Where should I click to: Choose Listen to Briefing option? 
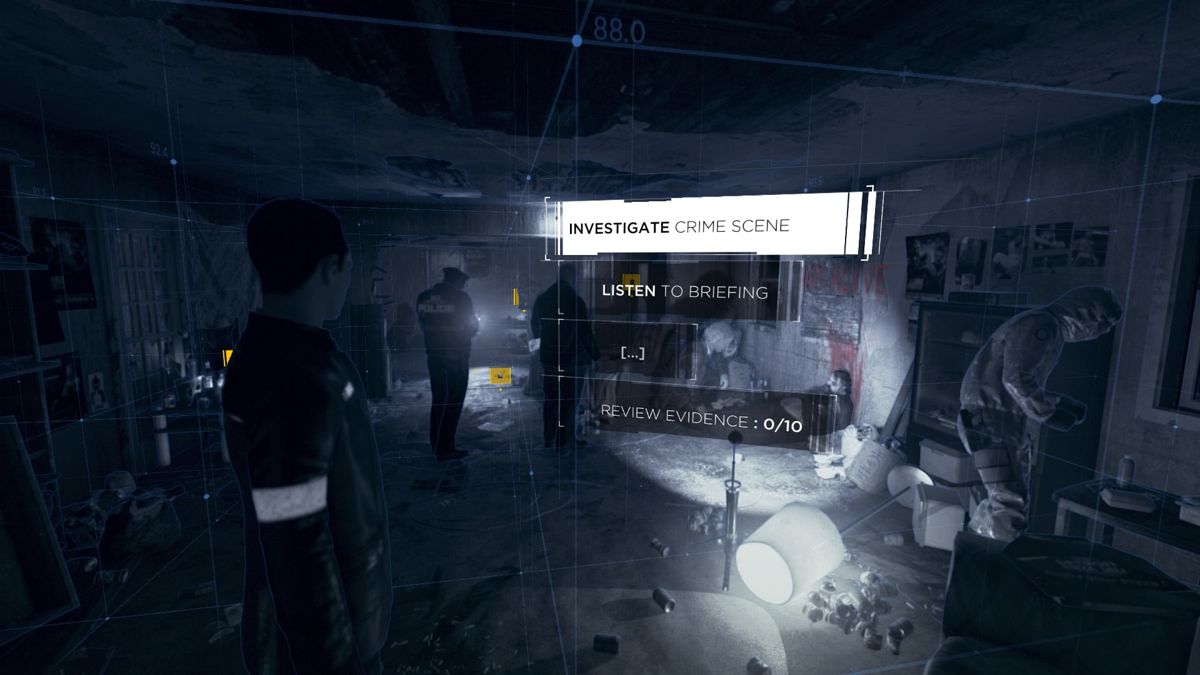click(685, 291)
